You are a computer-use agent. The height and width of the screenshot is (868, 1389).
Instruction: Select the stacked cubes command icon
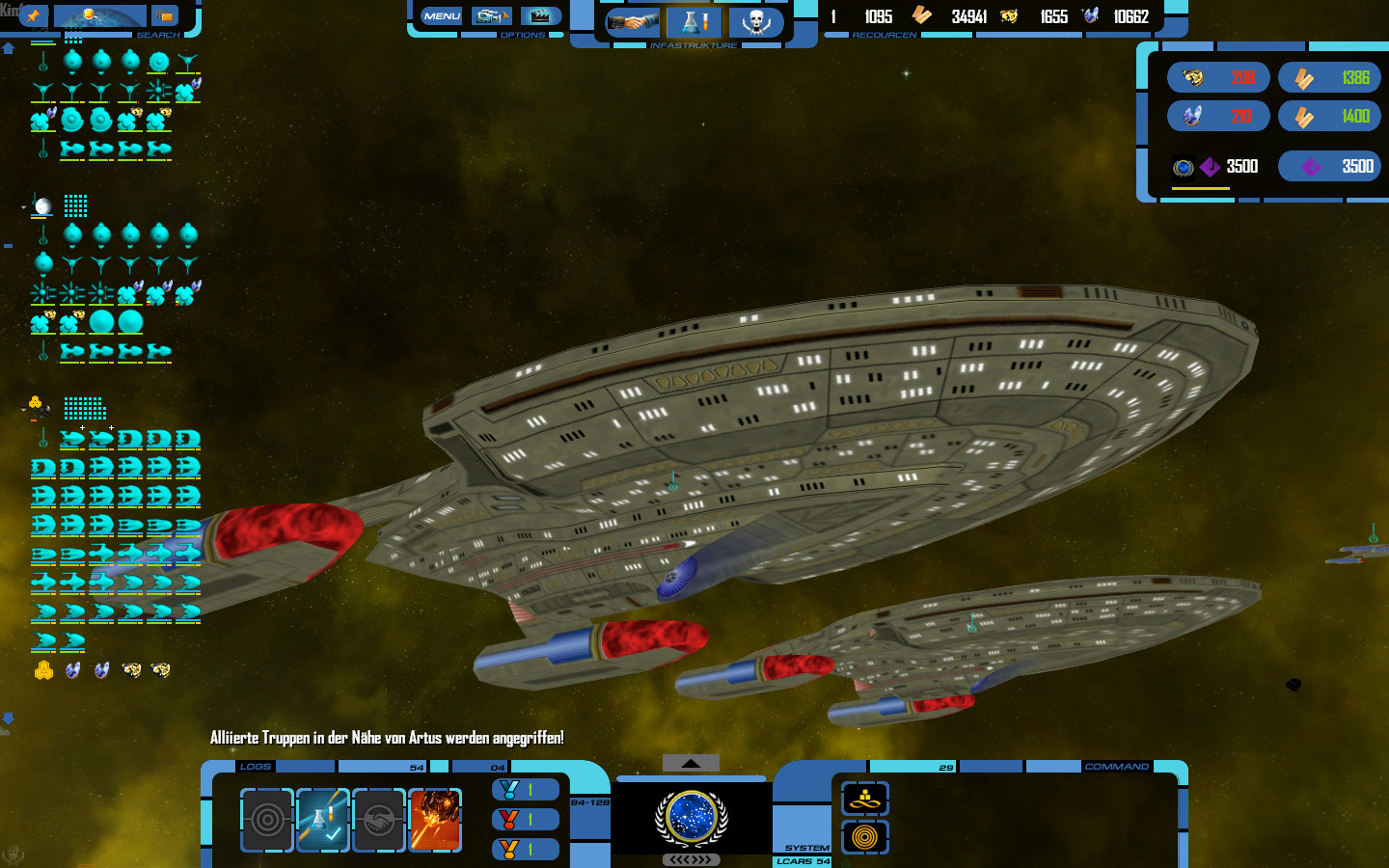(x=865, y=799)
